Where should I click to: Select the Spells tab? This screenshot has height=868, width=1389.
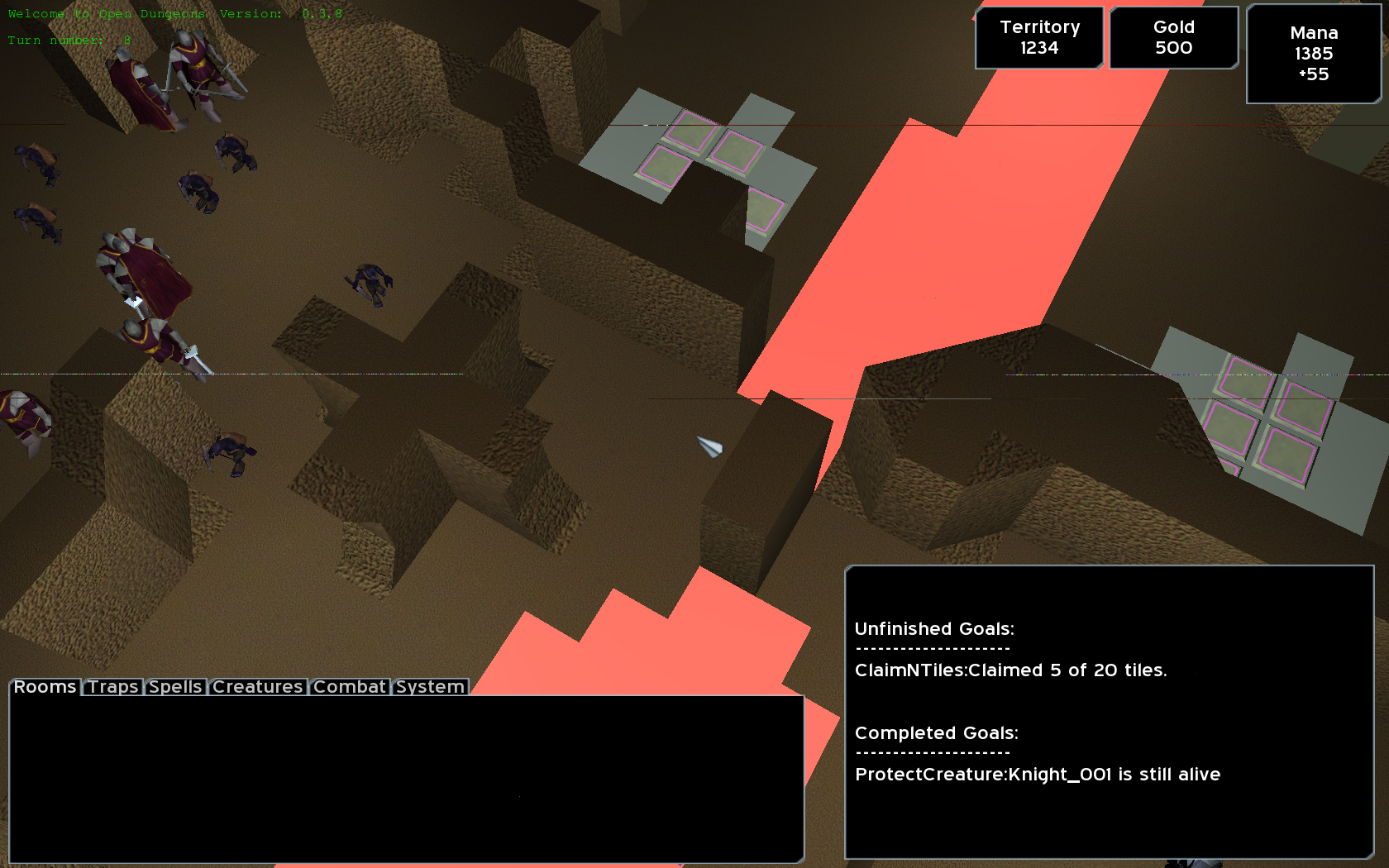tap(175, 687)
